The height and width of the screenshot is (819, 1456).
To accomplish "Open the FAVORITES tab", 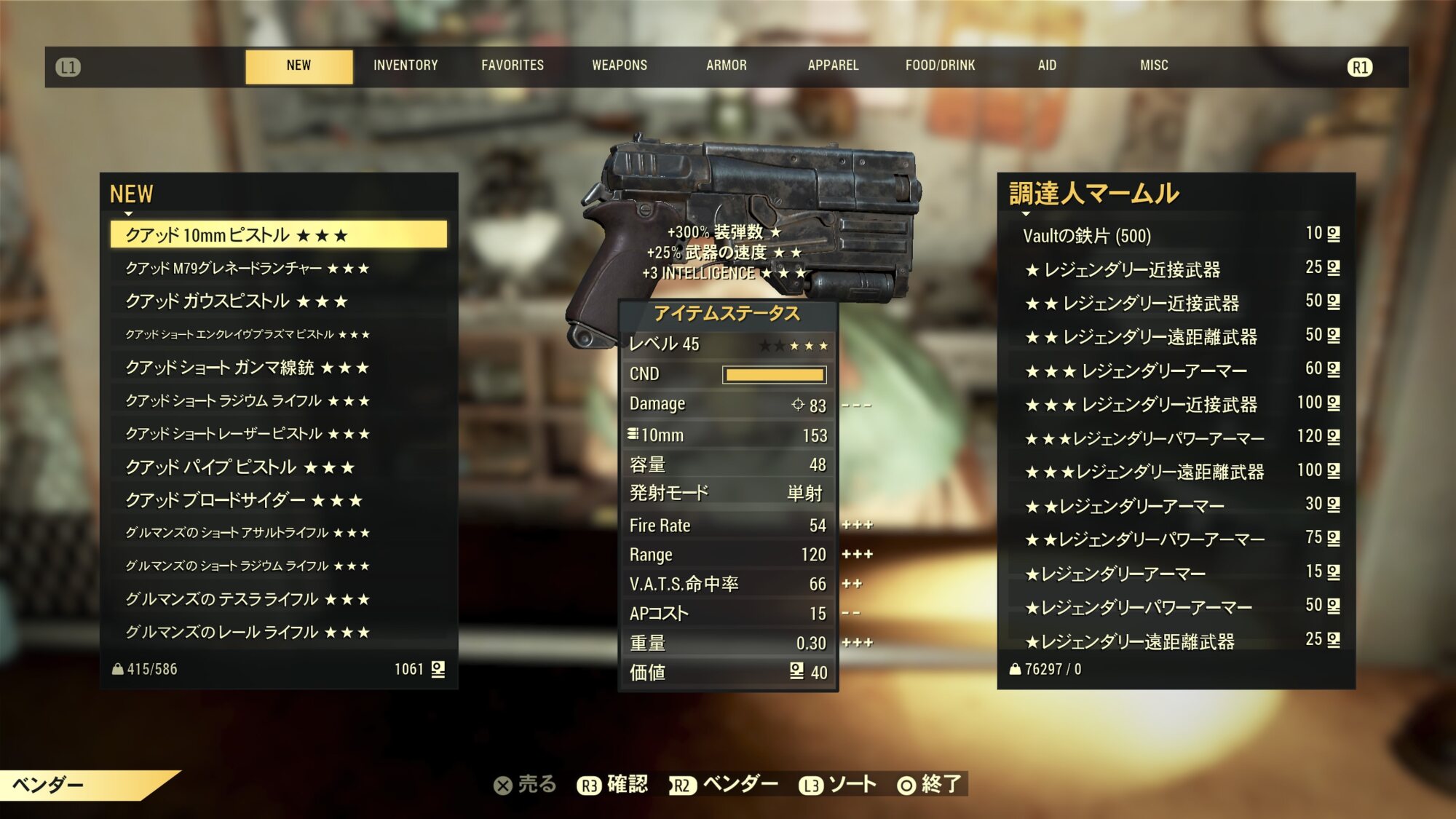I will coord(513,66).
